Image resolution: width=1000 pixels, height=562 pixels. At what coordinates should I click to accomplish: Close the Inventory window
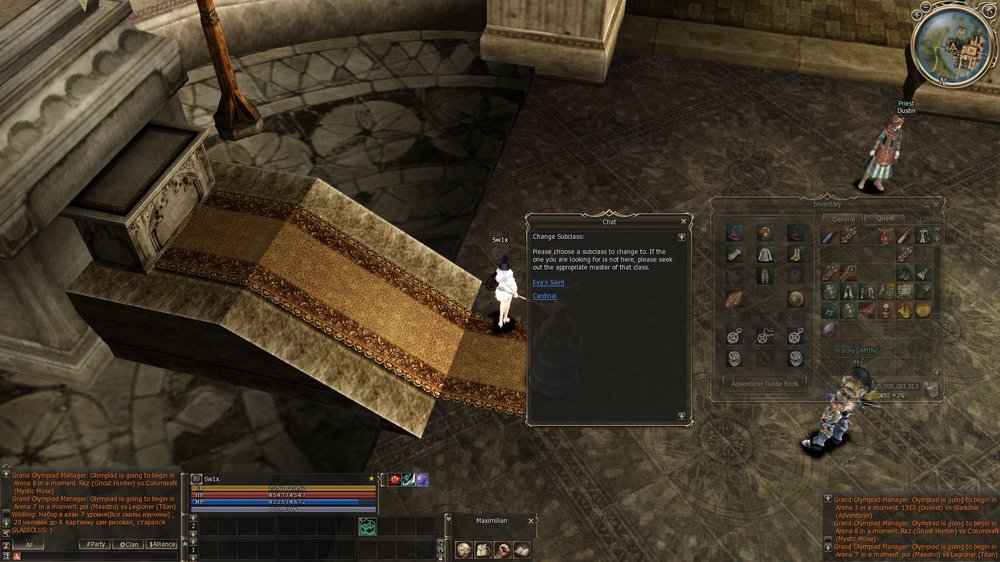937,204
